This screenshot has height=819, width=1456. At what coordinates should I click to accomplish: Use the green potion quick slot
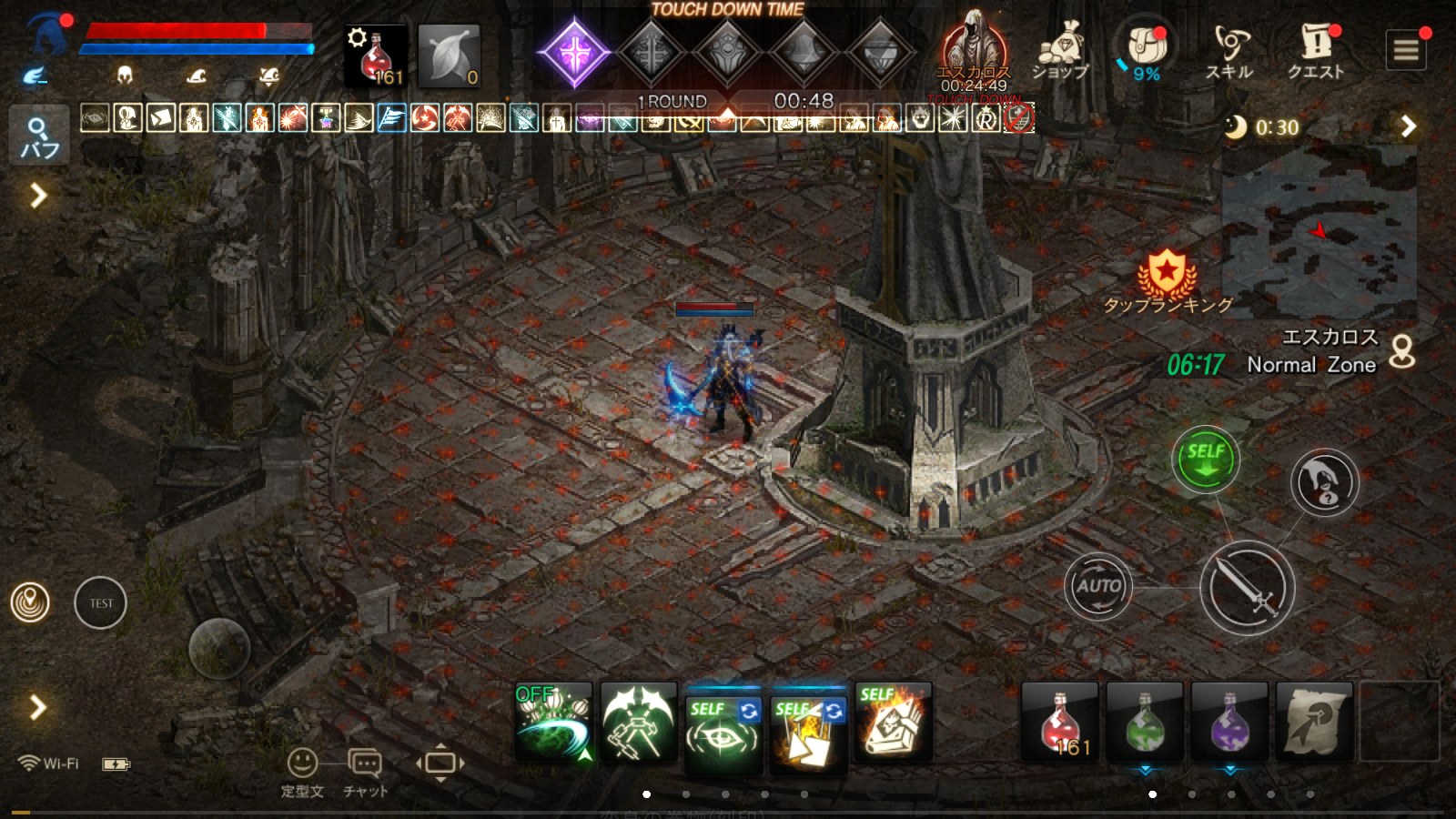(x=1146, y=723)
